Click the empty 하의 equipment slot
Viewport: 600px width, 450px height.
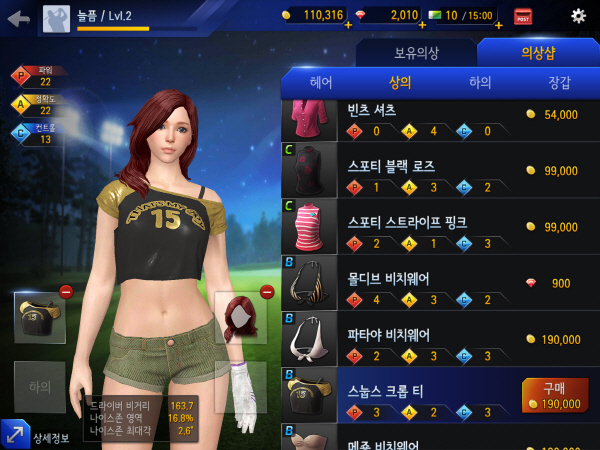point(40,386)
